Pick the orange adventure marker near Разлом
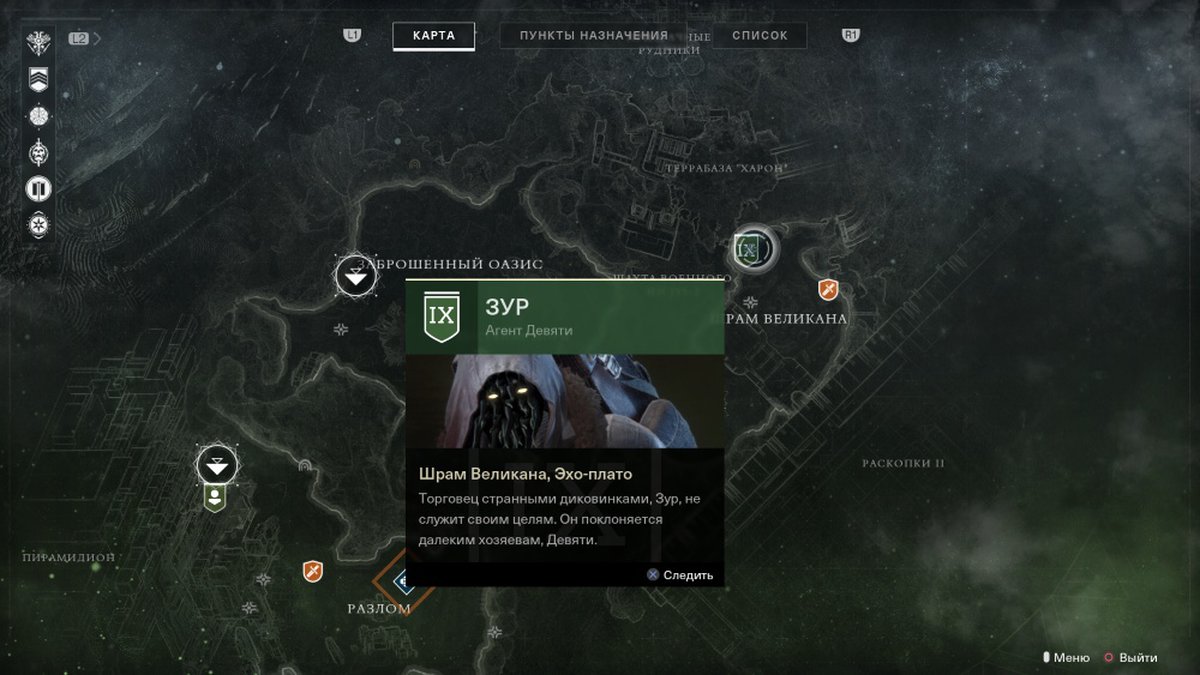This screenshot has height=675, width=1200. pos(313,572)
